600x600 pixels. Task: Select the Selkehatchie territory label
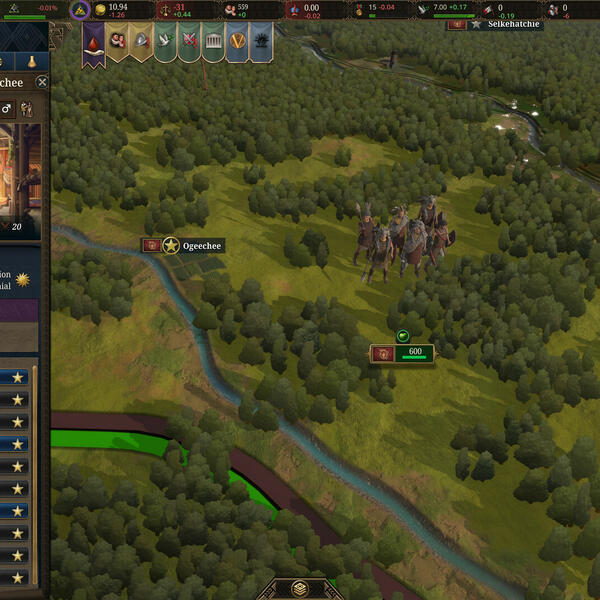point(514,23)
